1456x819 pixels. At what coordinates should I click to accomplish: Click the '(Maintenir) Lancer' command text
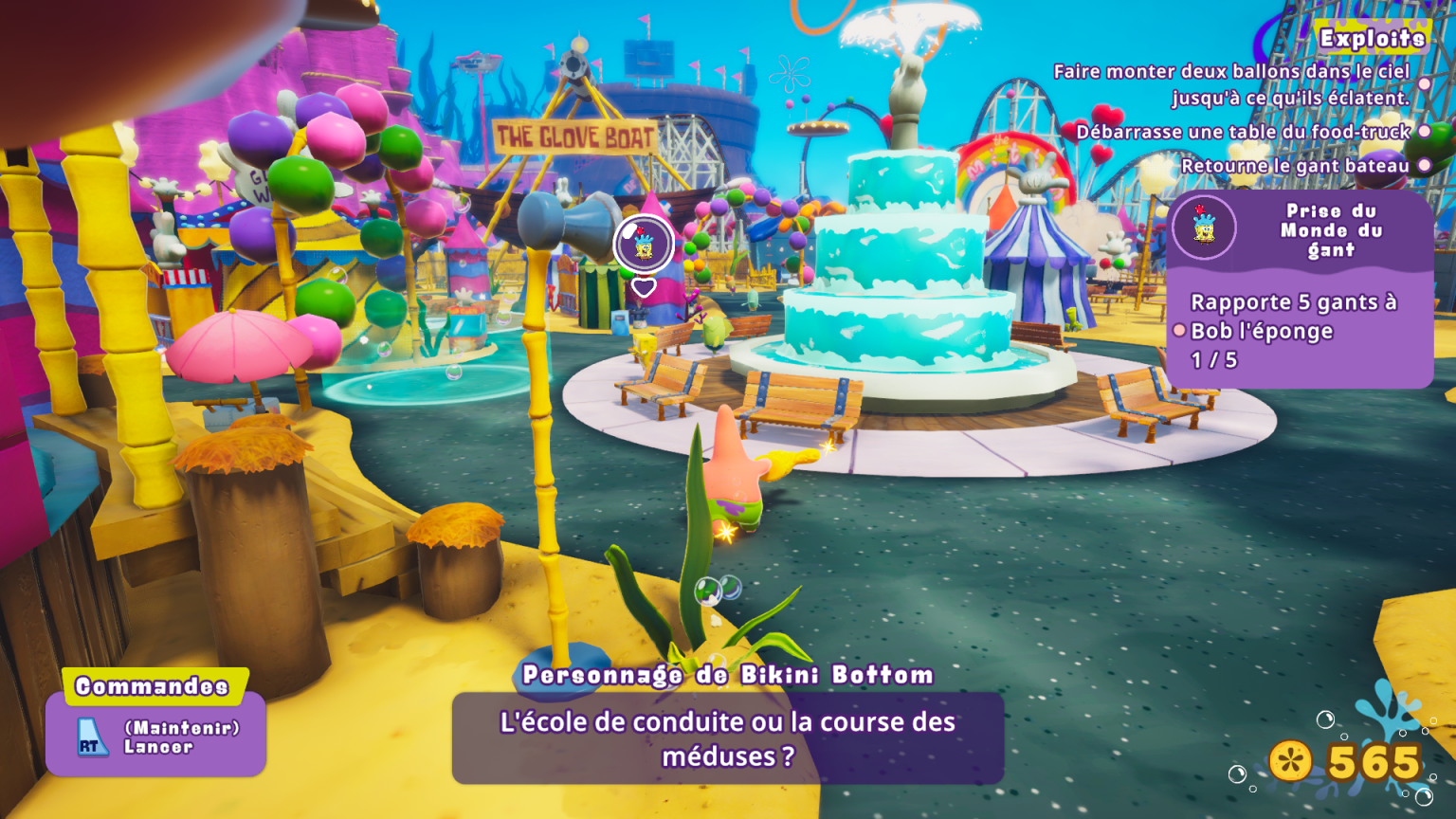(182, 736)
